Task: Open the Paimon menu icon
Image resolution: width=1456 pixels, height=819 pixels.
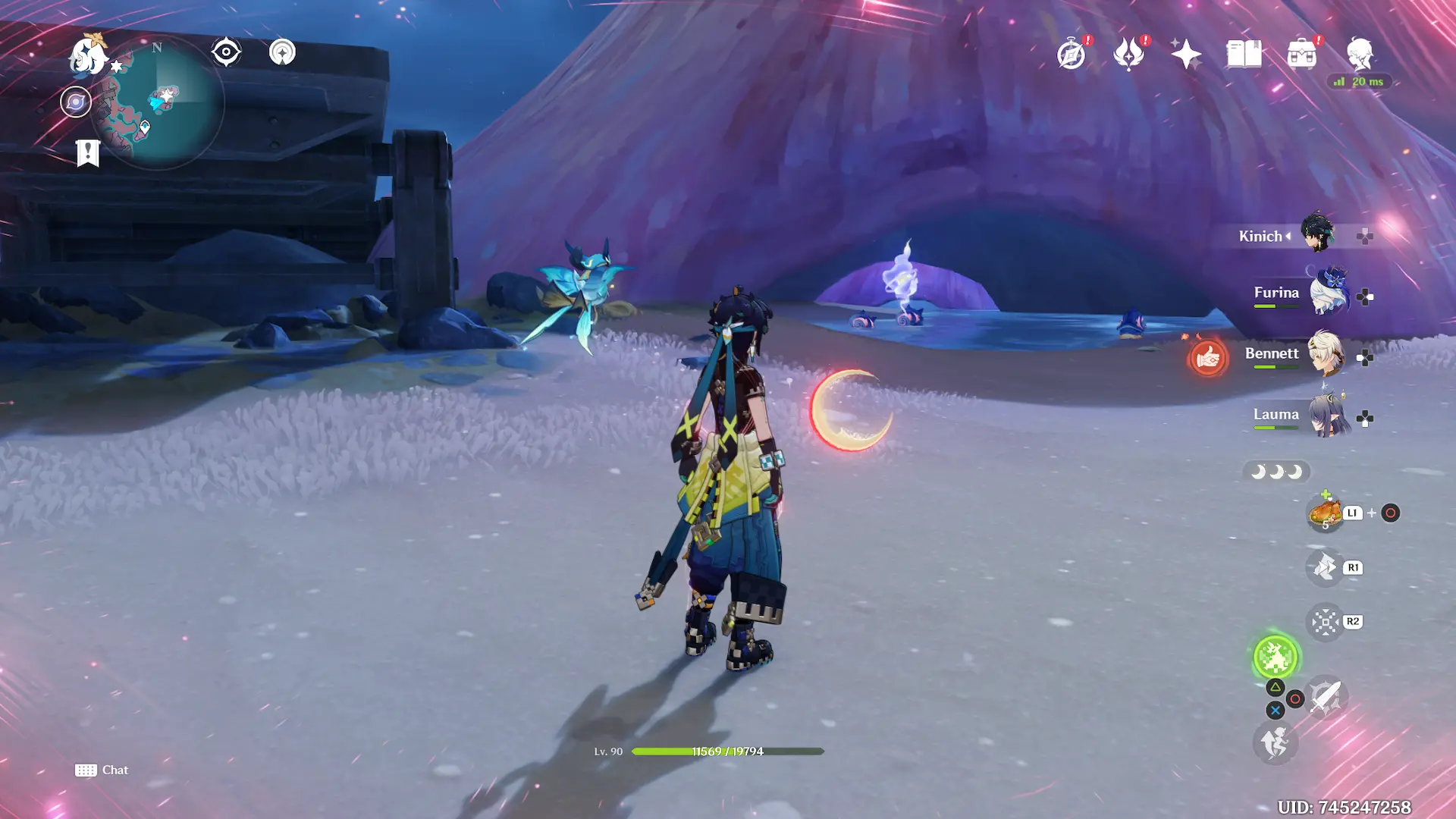Action: (88, 55)
